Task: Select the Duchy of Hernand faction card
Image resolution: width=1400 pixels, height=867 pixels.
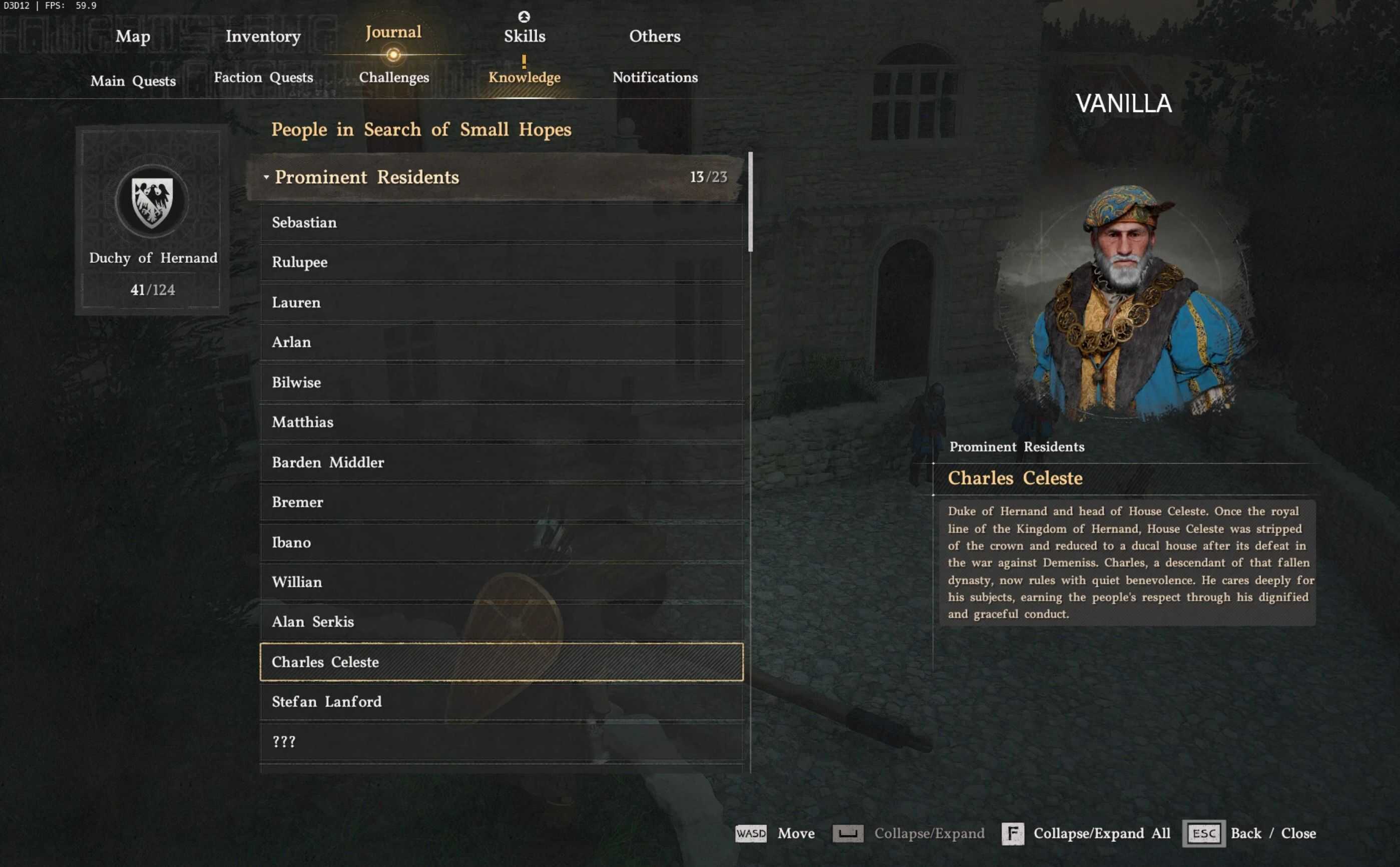Action: coord(153,220)
